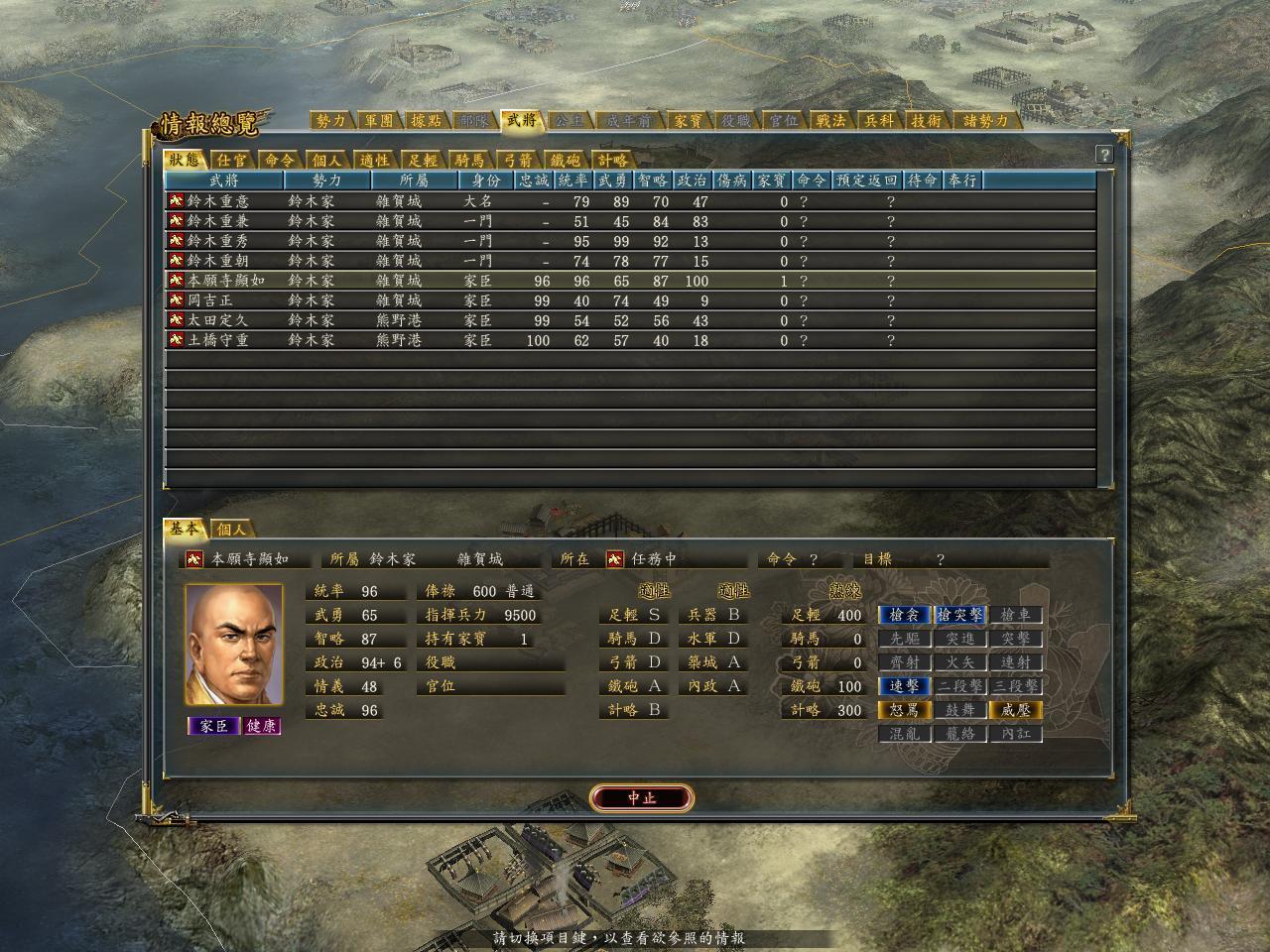1270x952 pixels.
Task: Switch to the 技術 tab
Action: [x=926, y=121]
